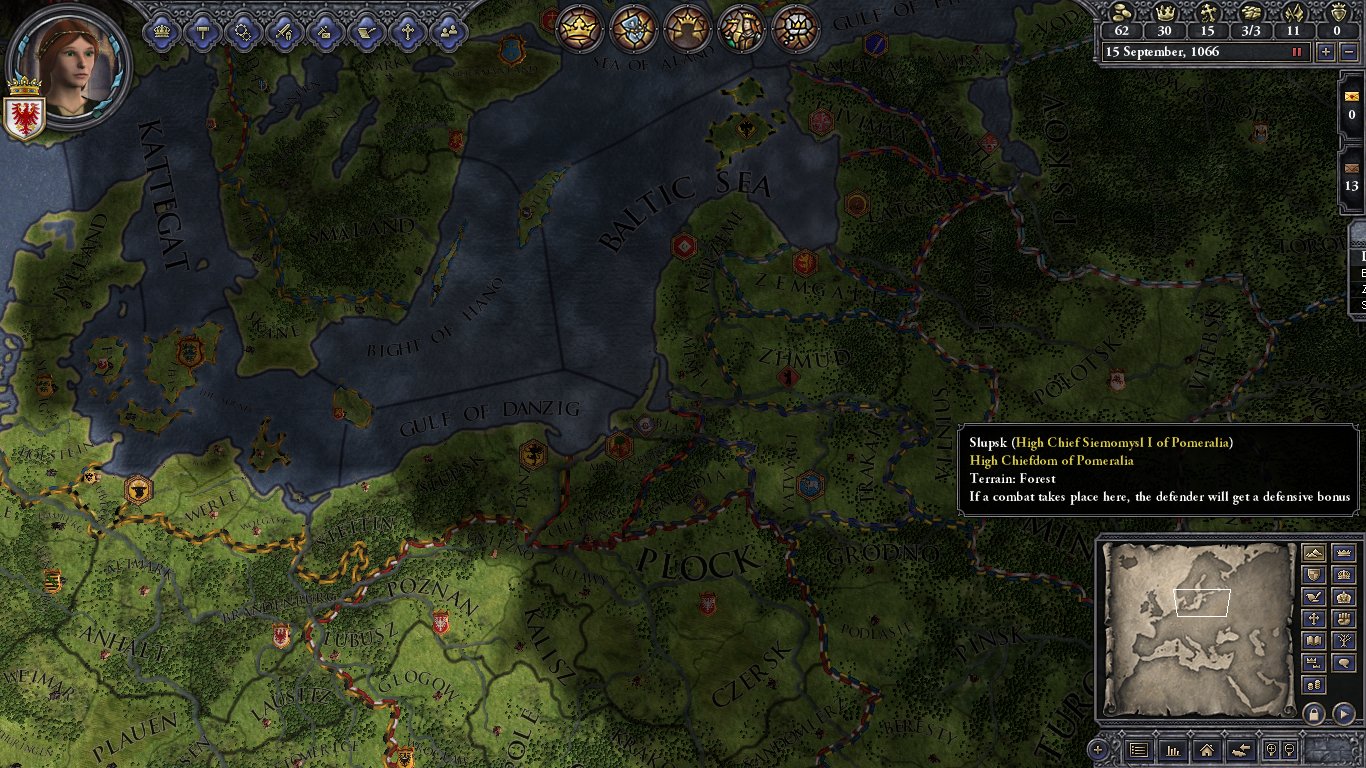Click the red eagle coat of arms shield
This screenshot has height=768, width=1366.
point(24,116)
